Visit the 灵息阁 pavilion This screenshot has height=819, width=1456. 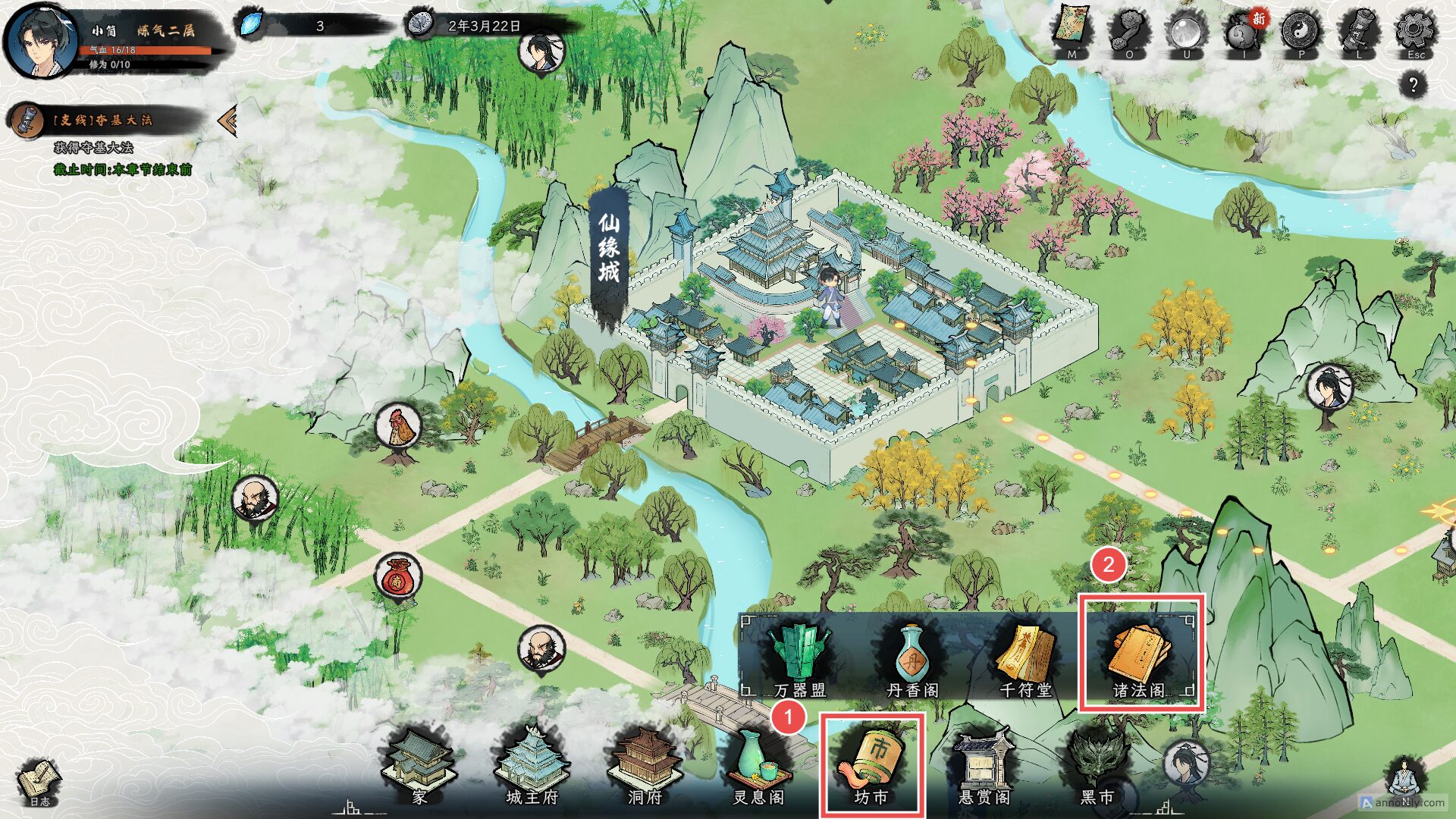758,766
